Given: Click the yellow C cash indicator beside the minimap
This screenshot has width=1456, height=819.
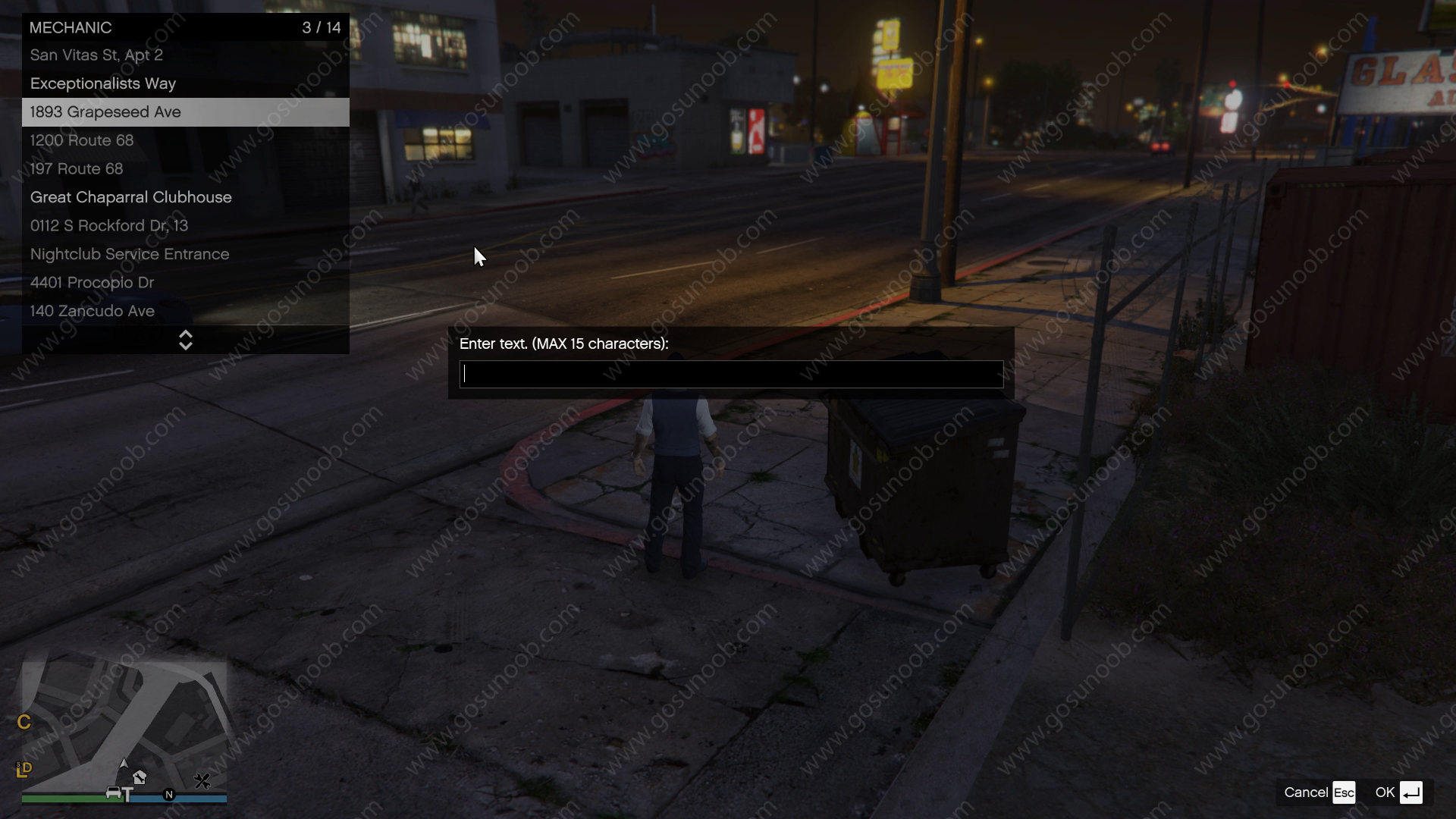Looking at the screenshot, I should point(24,722).
